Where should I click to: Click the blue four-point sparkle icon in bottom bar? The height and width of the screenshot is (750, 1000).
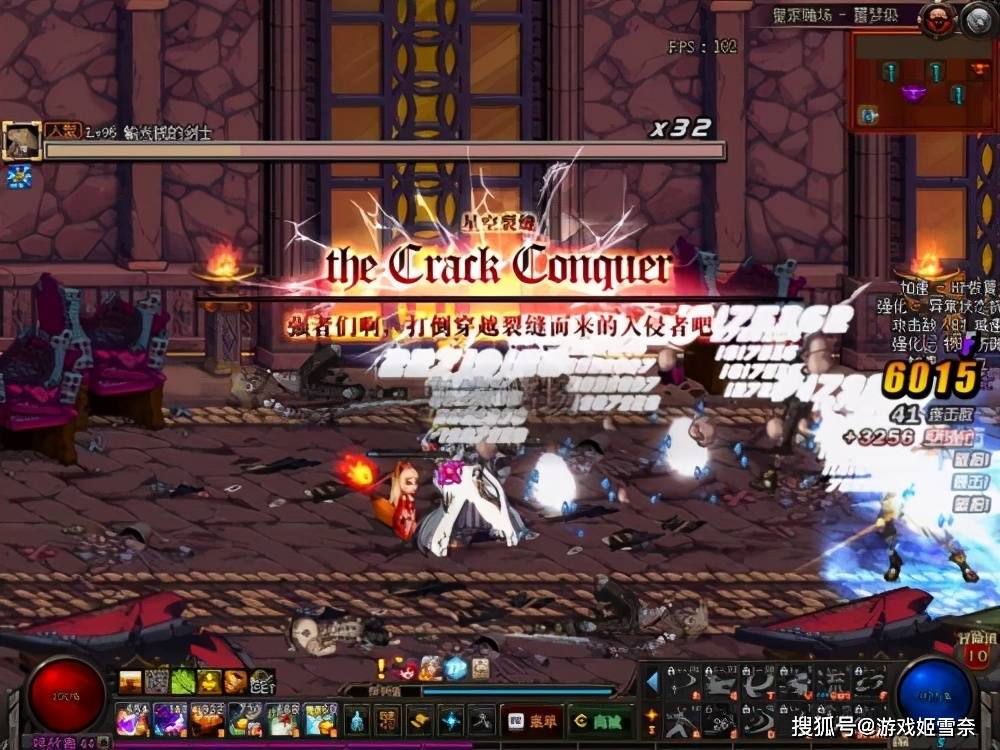[x=451, y=719]
